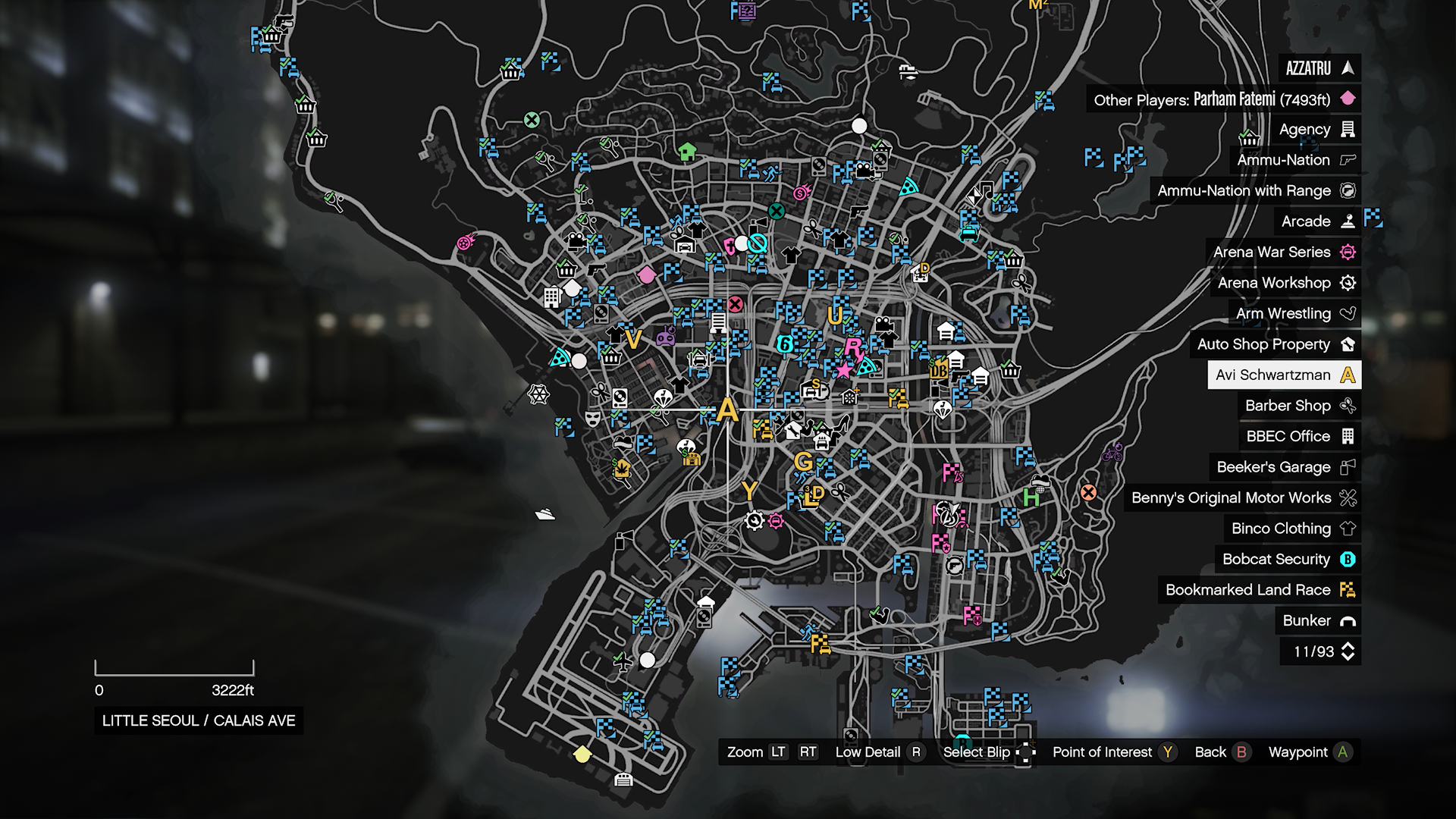Image resolution: width=1456 pixels, height=819 pixels.
Task: Select Benny's Original Motor Works entry
Action: pyautogui.click(x=1242, y=497)
